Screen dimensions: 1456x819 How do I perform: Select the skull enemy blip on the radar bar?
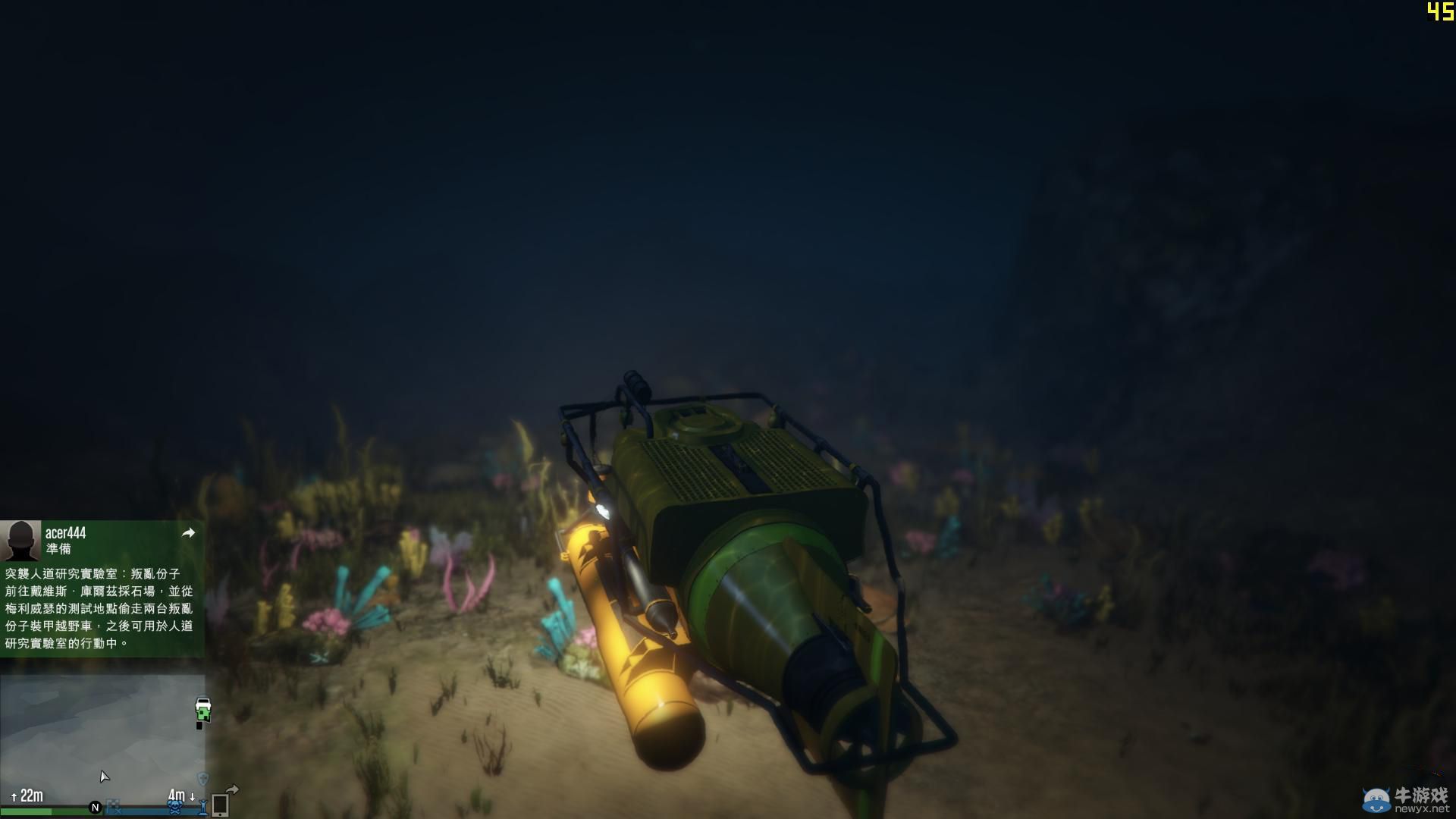pos(174,808)
